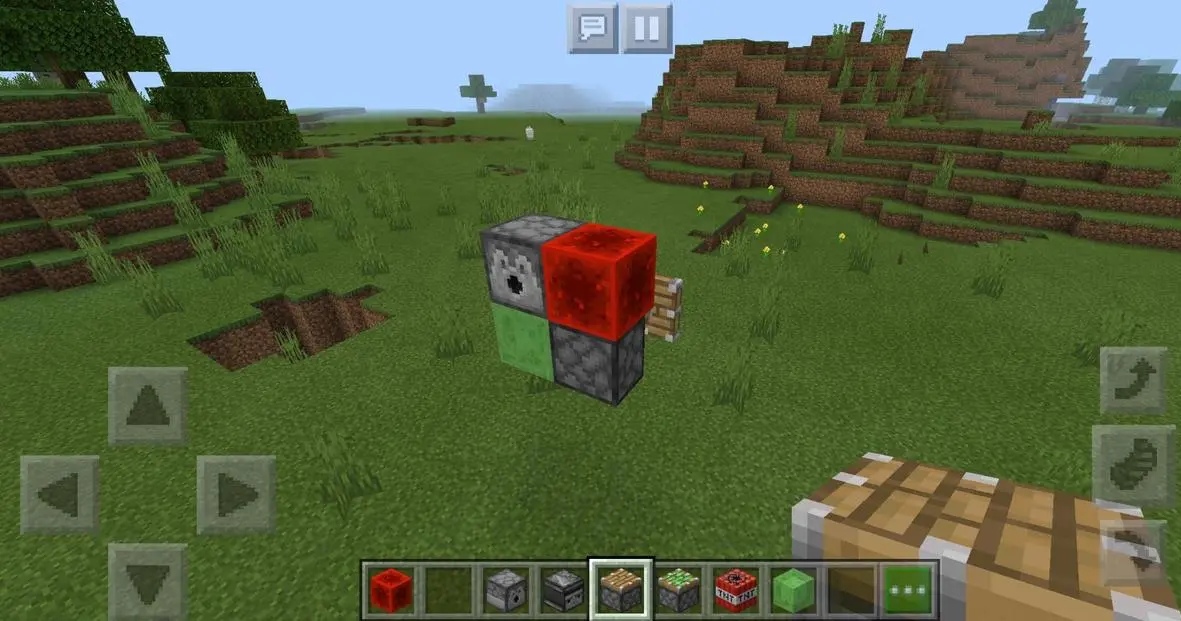
Task: Open the inventory with the three-dots button
Action: click(x=909, y=590)
